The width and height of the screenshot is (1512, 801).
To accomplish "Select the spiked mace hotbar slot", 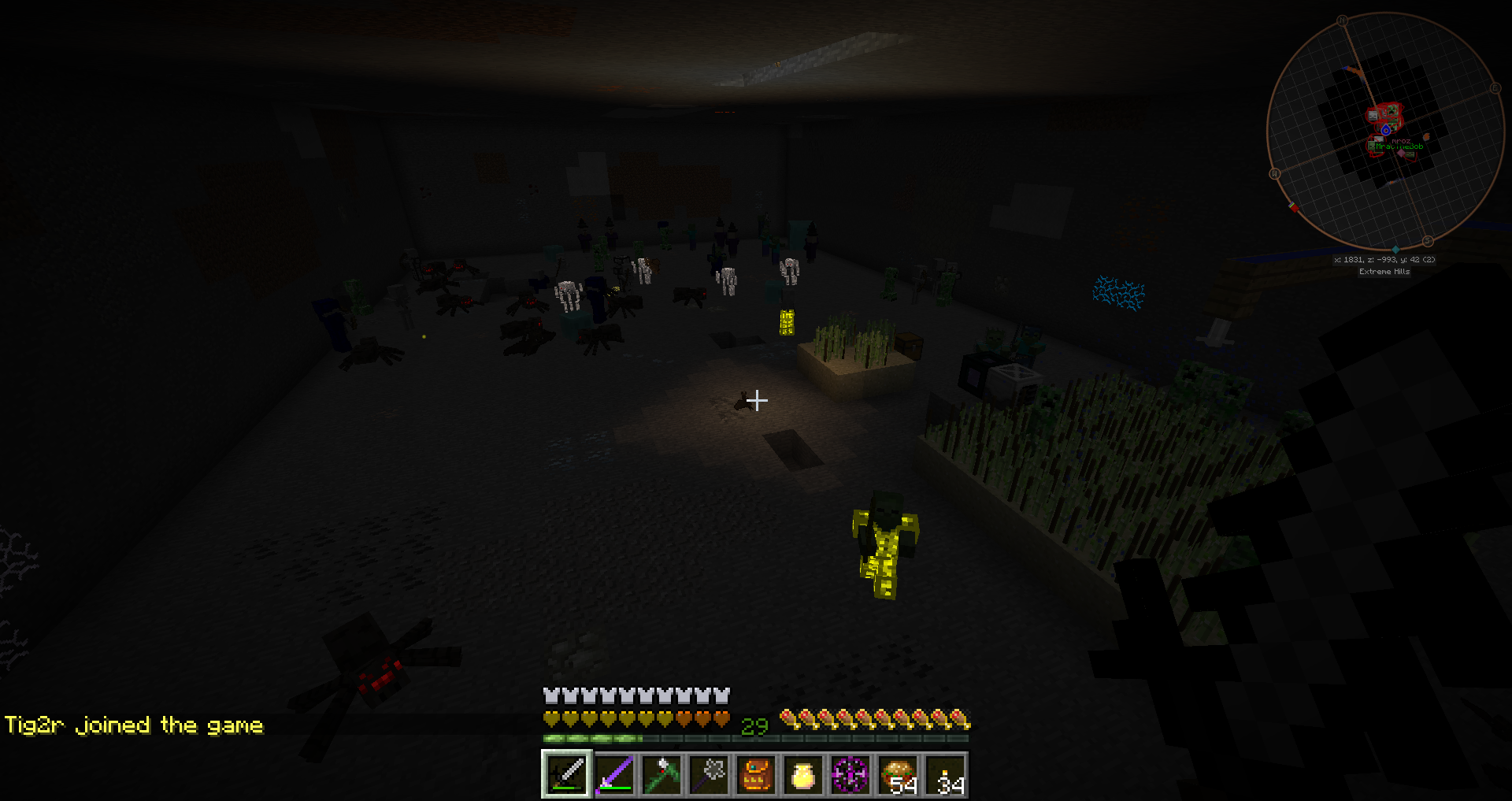I will point(709,774).
